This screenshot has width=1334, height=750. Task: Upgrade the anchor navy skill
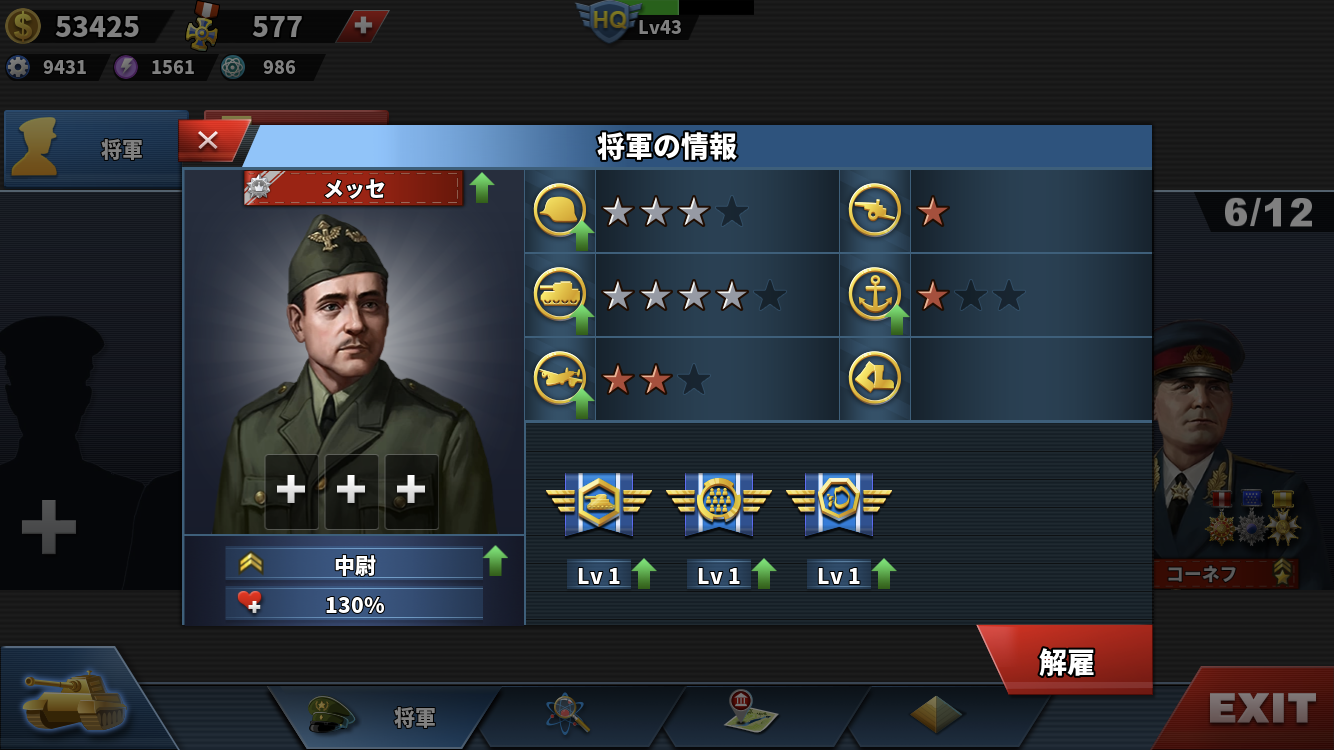tap(896, 320)
